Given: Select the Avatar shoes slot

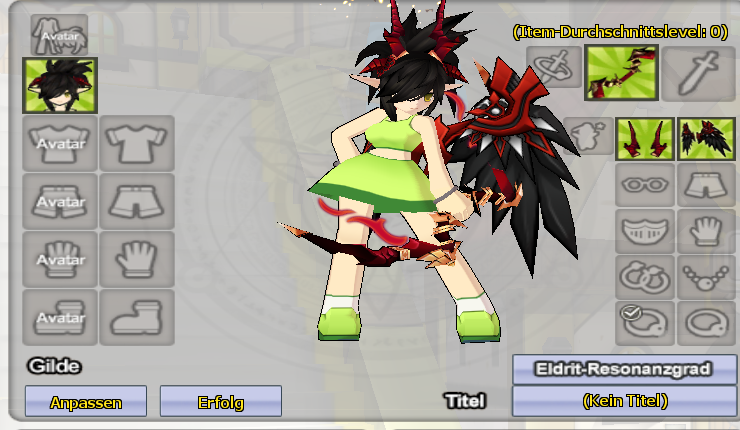Looking at the screenshot, I should tap(60, 317).
